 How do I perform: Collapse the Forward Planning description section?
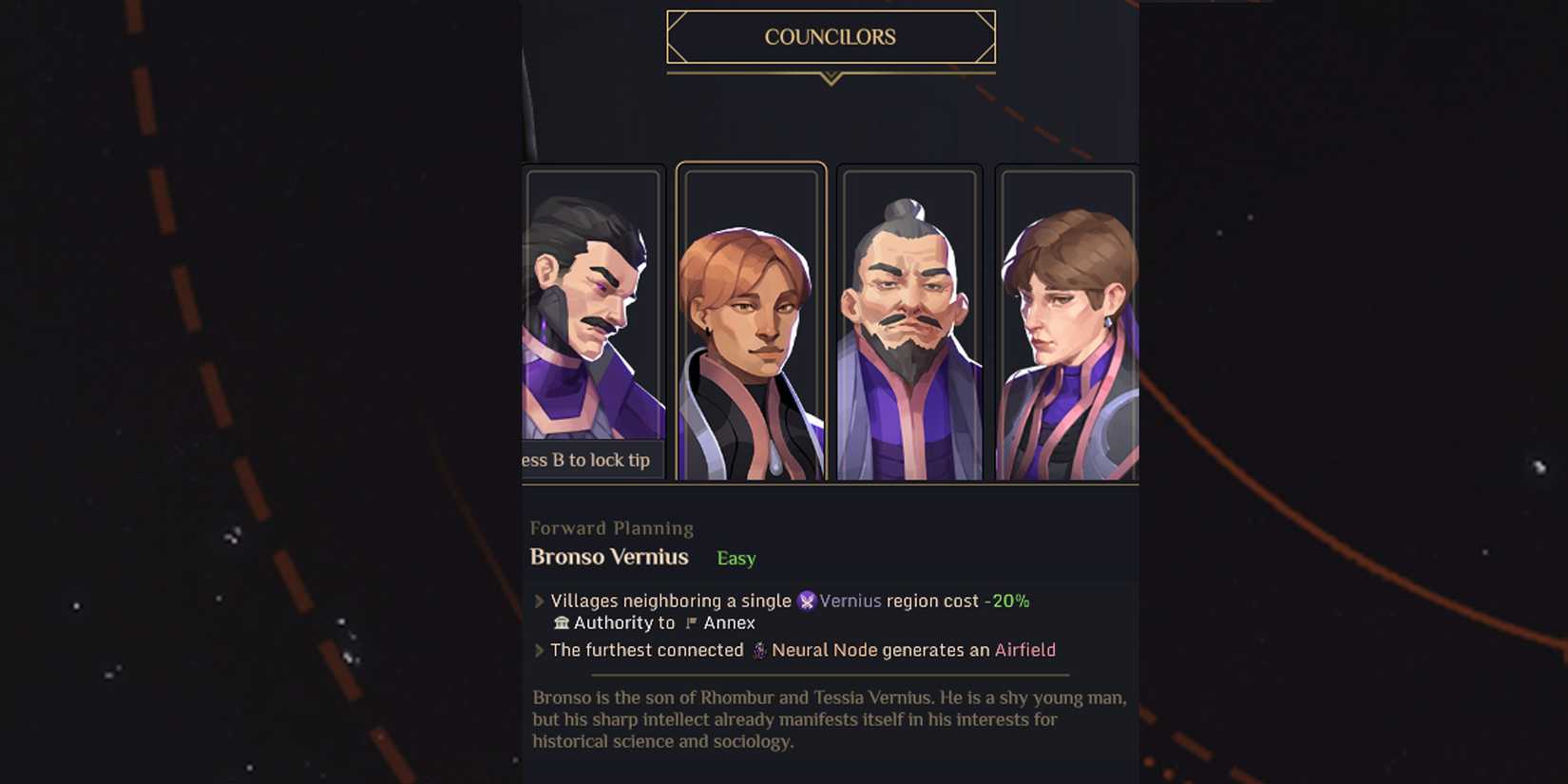coord(827,719)
